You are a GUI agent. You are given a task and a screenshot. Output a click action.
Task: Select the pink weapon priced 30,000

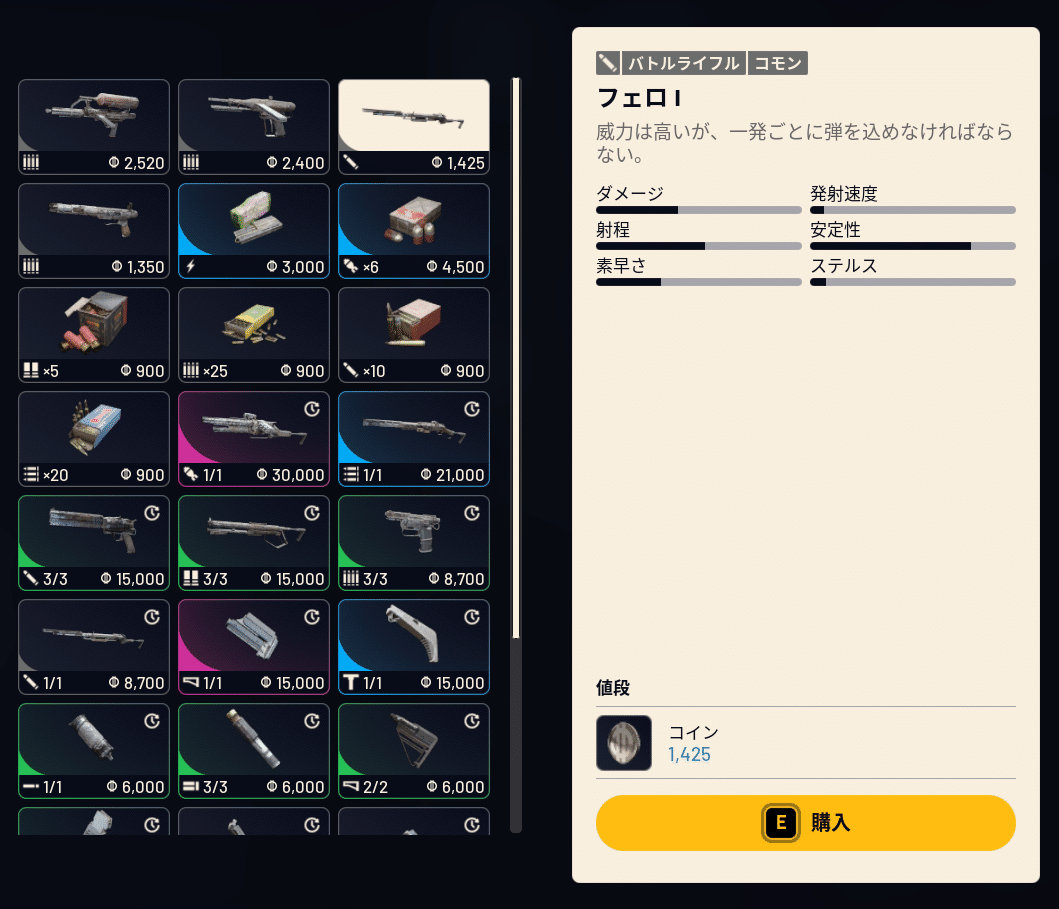pos(254,439)
